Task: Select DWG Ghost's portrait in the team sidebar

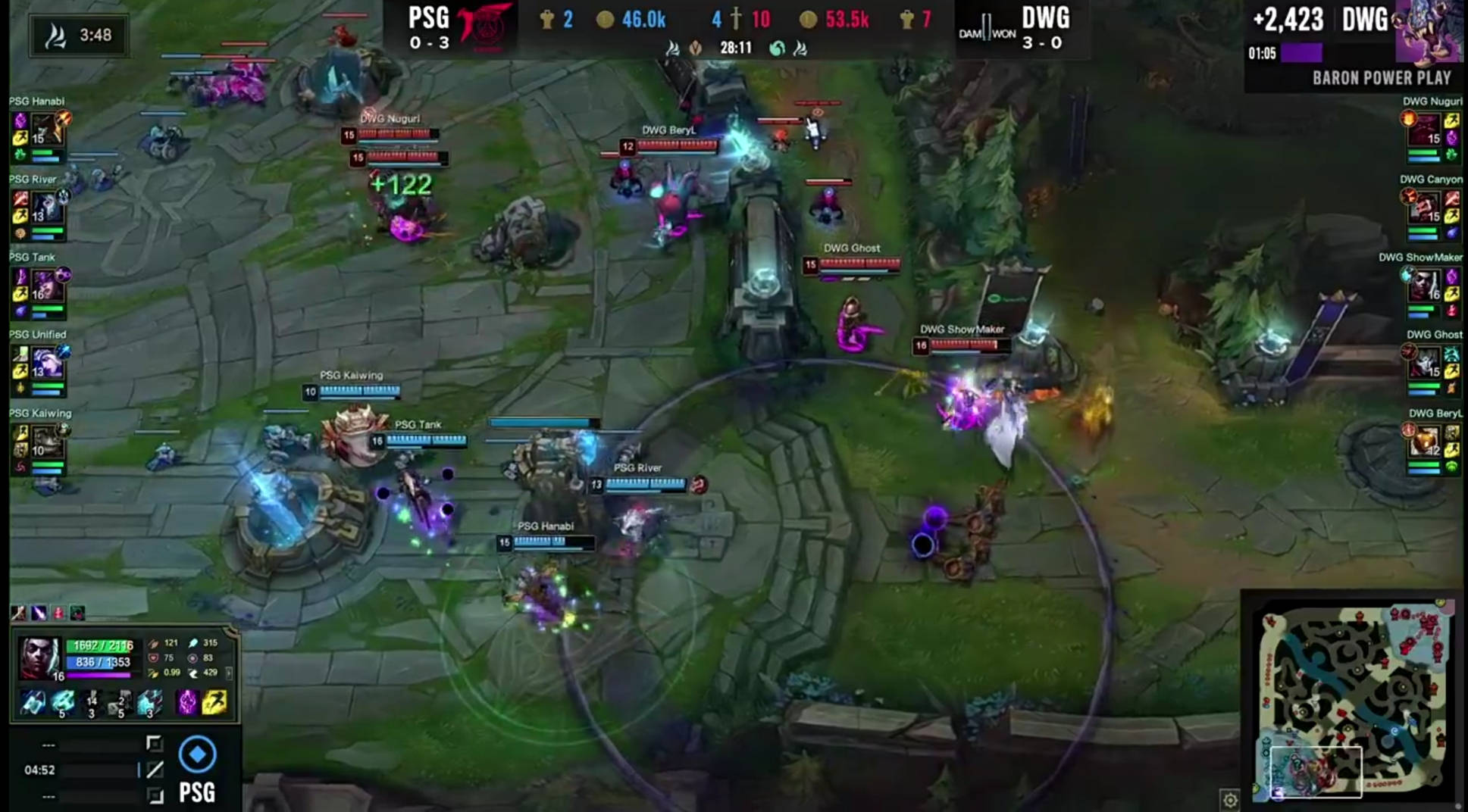Action: coord(1426,363)
